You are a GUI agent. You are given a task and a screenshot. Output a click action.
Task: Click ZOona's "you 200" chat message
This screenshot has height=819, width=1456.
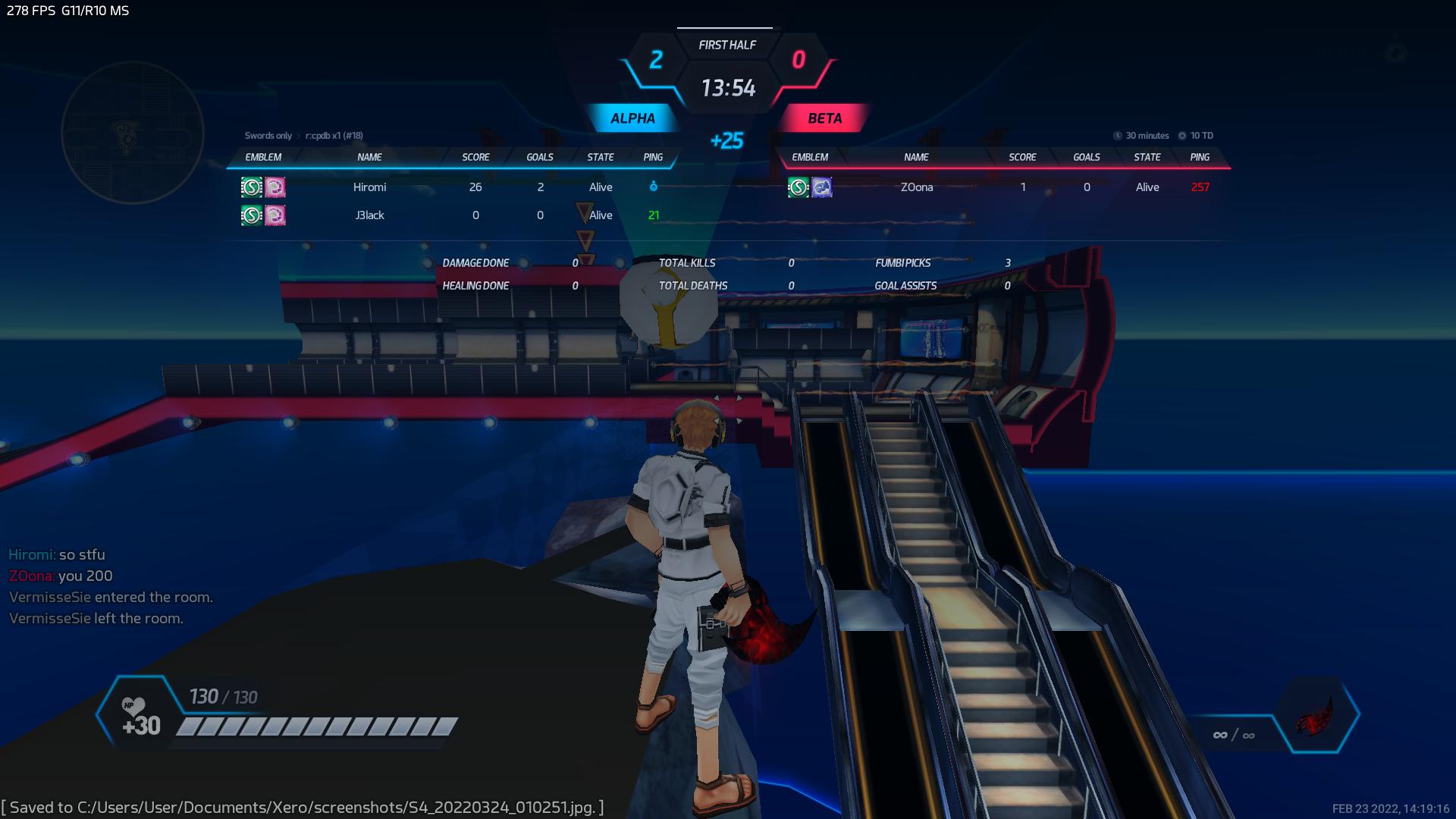coord(61,576)
